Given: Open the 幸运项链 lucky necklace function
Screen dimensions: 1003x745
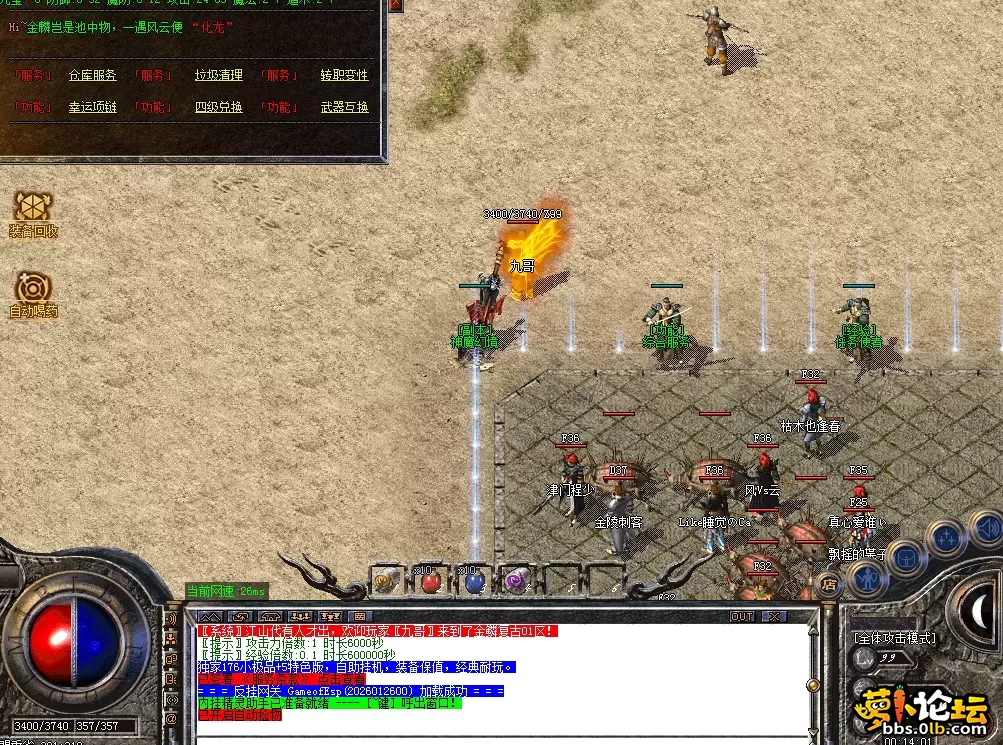Looking at the screenshot, I should pyautogui.click(x=92, y=107).
